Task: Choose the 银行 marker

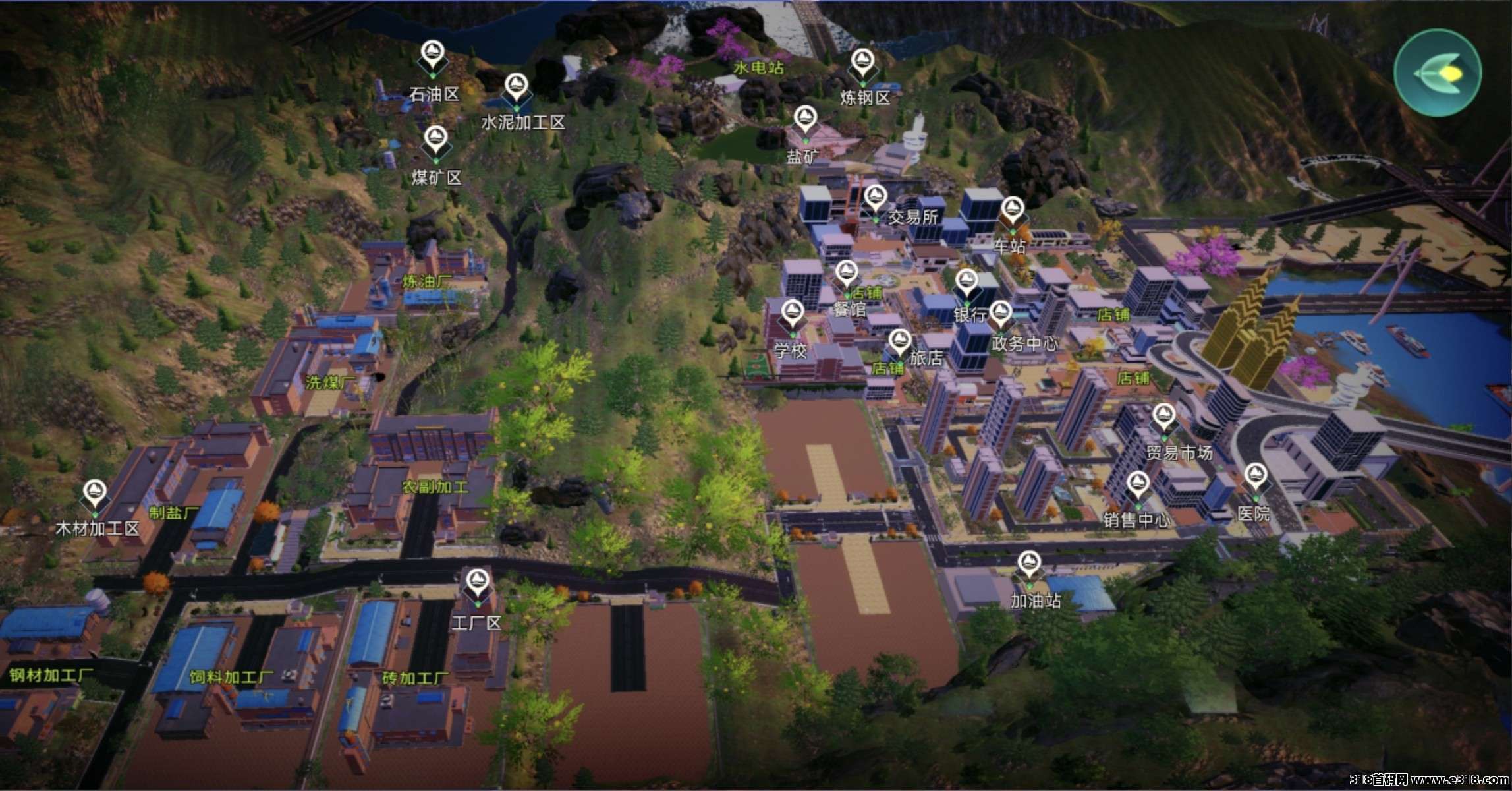Action: pyautogui.click(x=967, y=284)
